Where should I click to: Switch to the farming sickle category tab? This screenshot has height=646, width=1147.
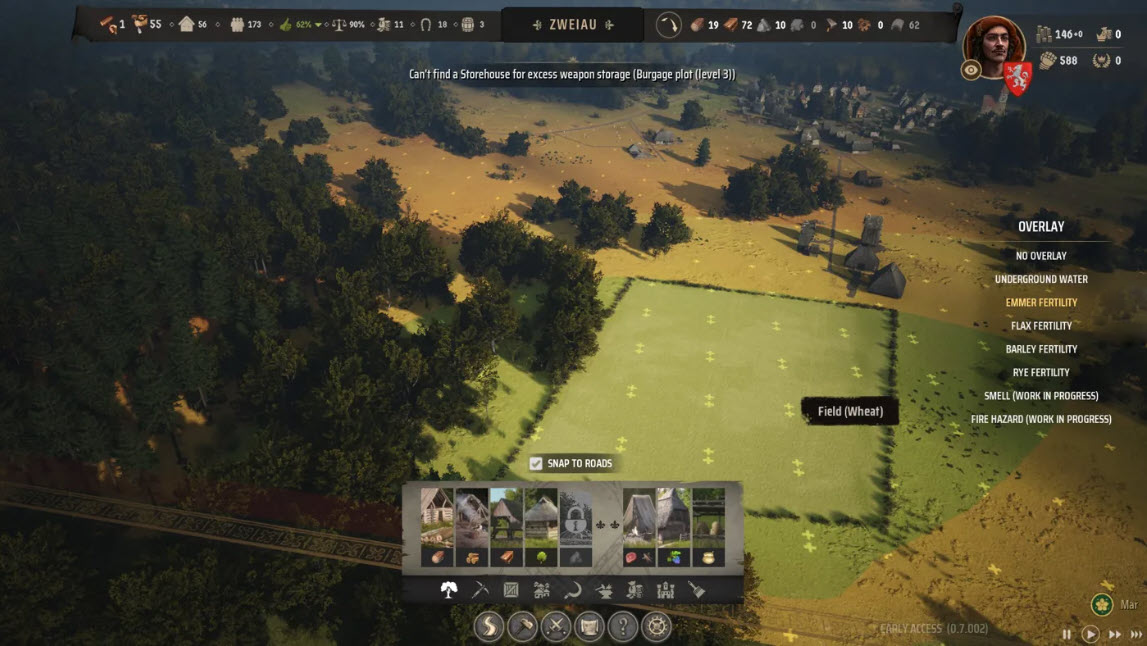tap(573, 590)
